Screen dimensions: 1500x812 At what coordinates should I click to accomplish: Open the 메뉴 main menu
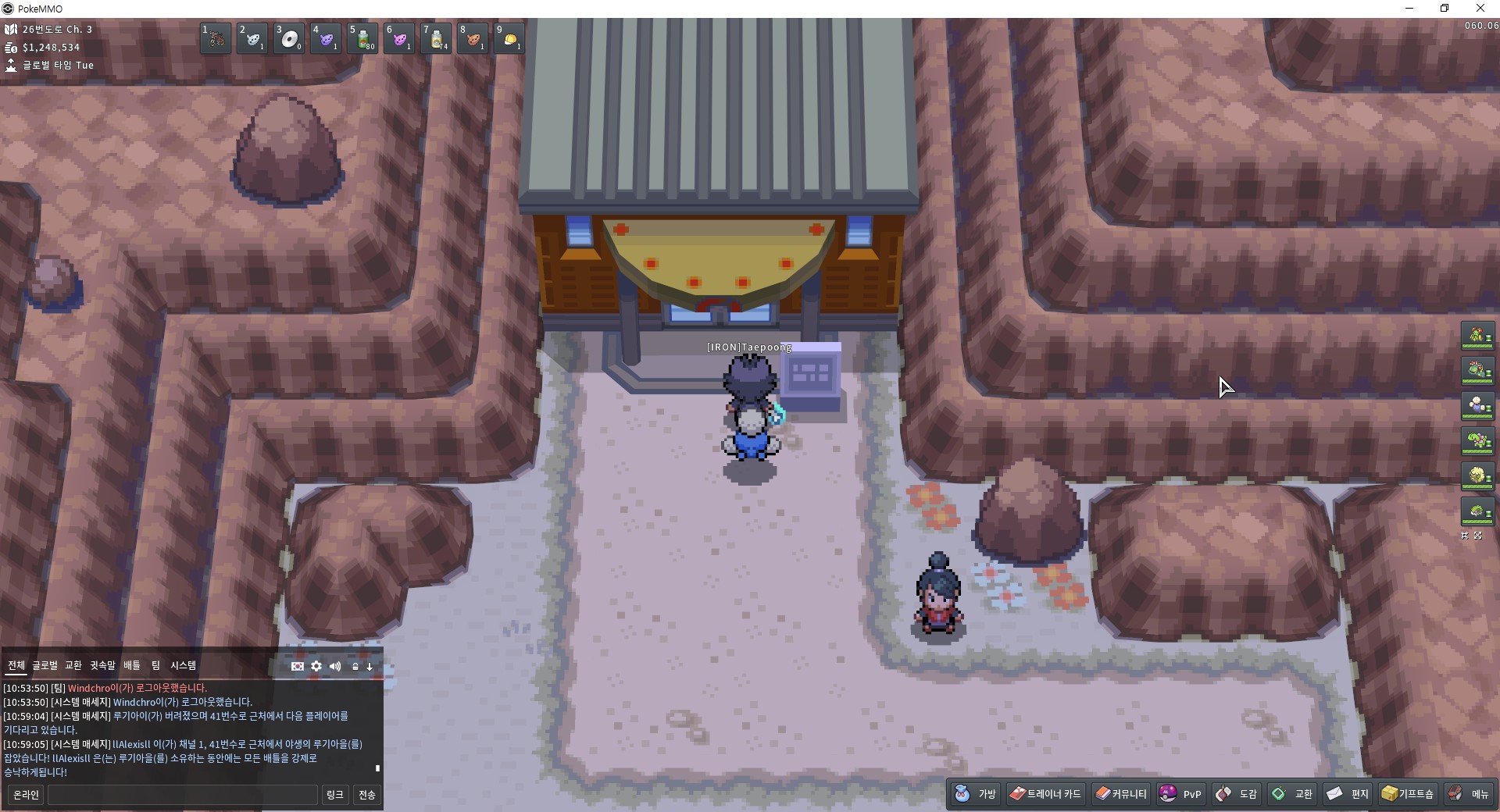(x=1469, y=794)
